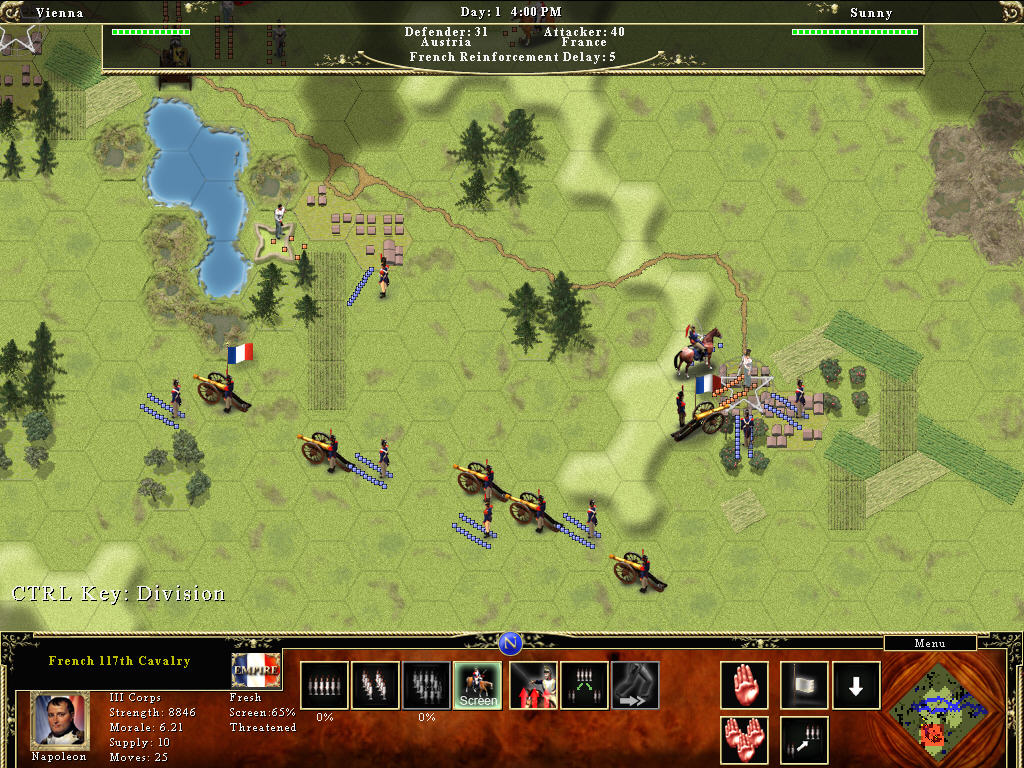Click the minimap in the corner
The height and width of the screenshot is (768, 1024).
point(934,705)
